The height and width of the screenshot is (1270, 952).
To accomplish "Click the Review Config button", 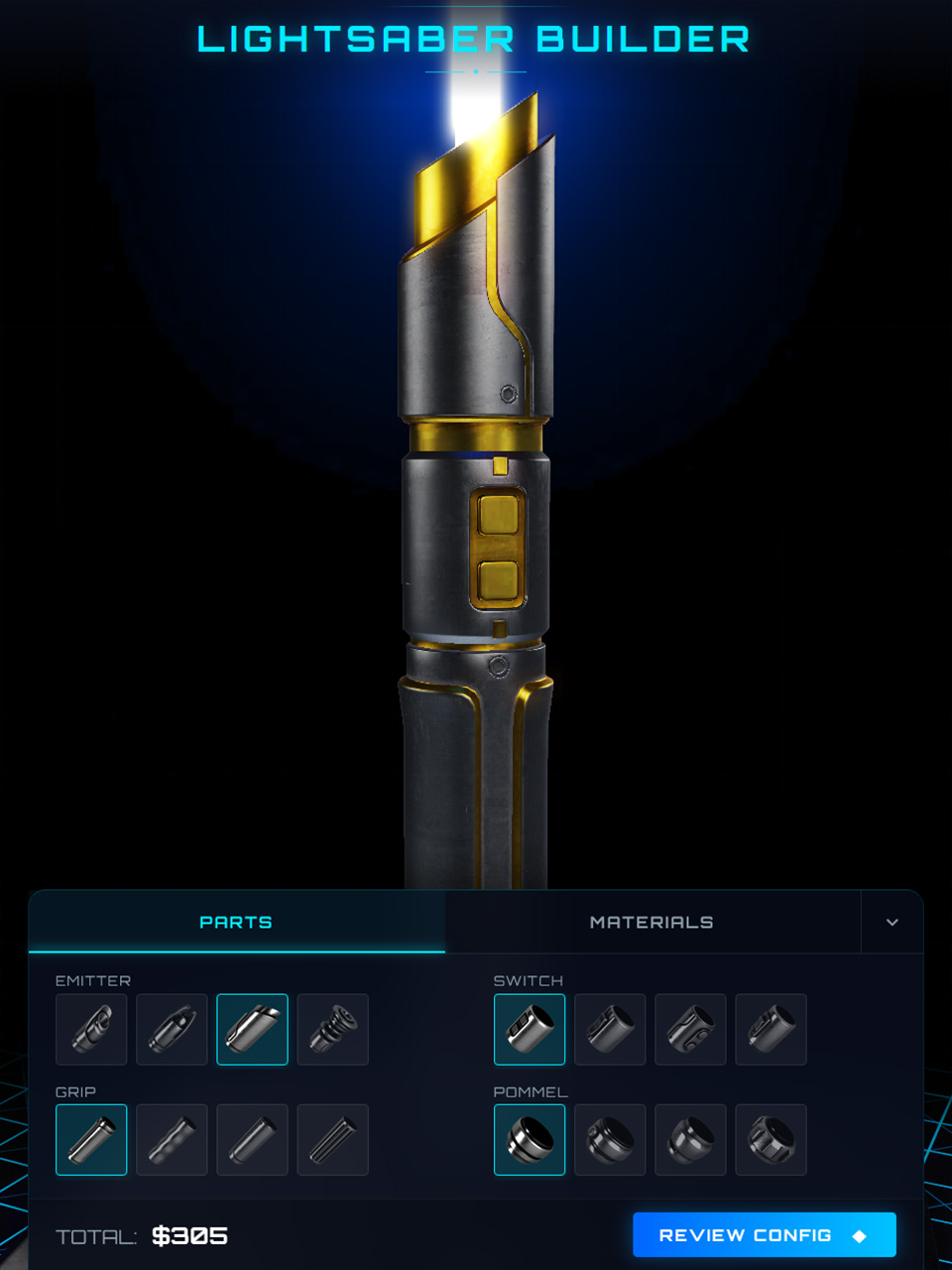I will click(x=764, y=1235).
